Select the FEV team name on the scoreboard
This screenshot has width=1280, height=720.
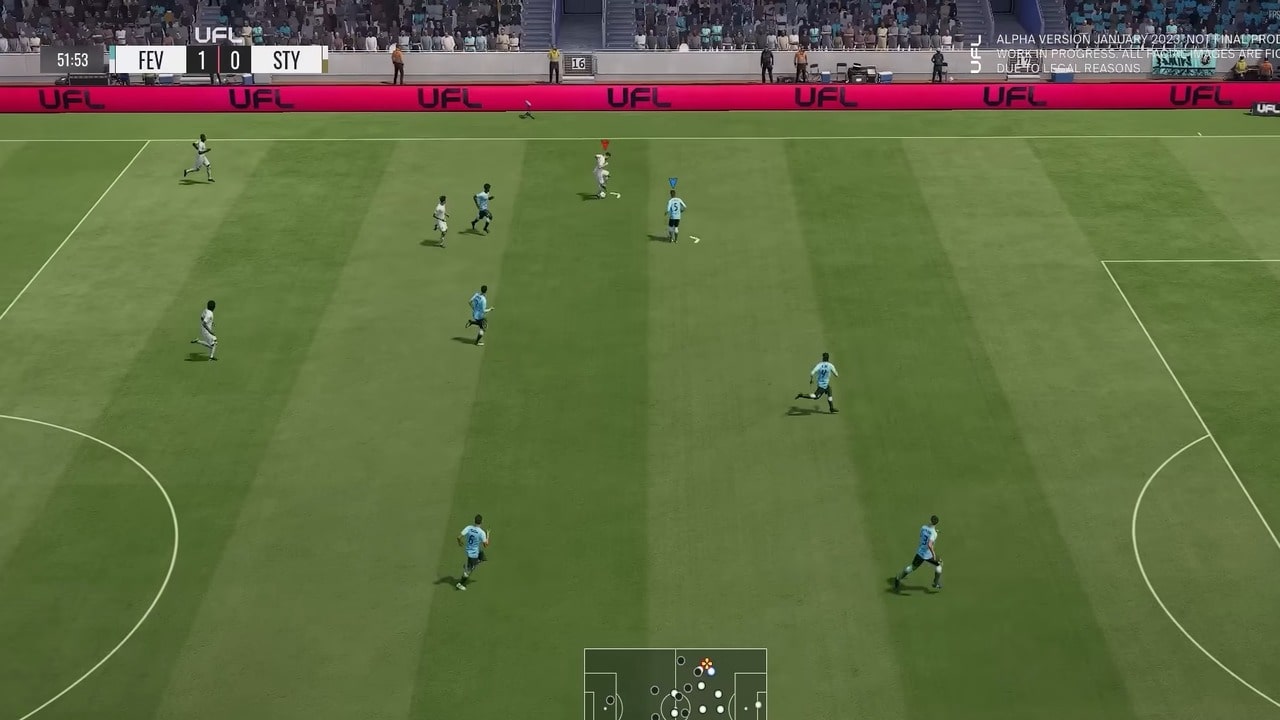[150, 59]
